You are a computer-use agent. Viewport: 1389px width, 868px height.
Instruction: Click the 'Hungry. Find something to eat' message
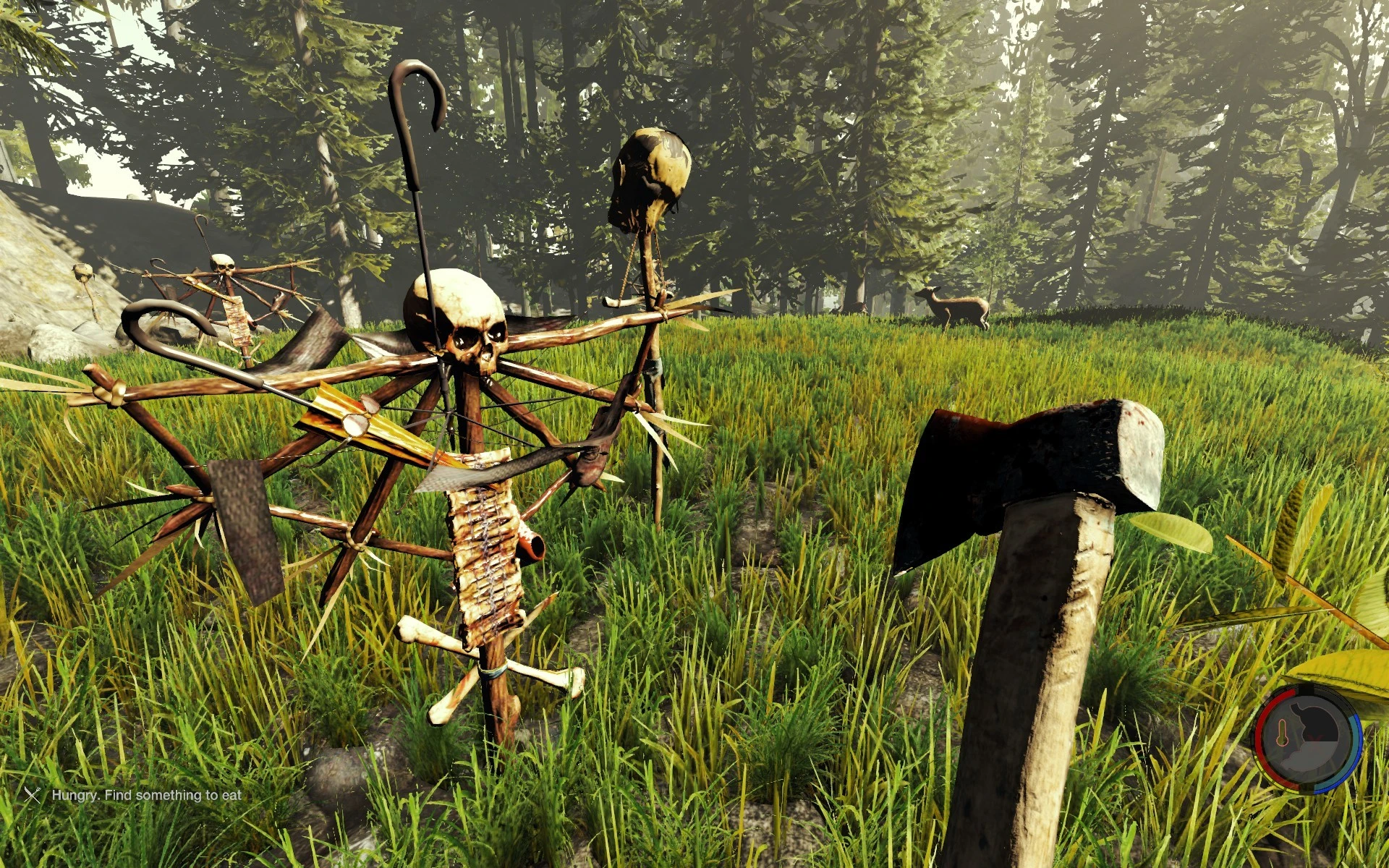point(145,796)
